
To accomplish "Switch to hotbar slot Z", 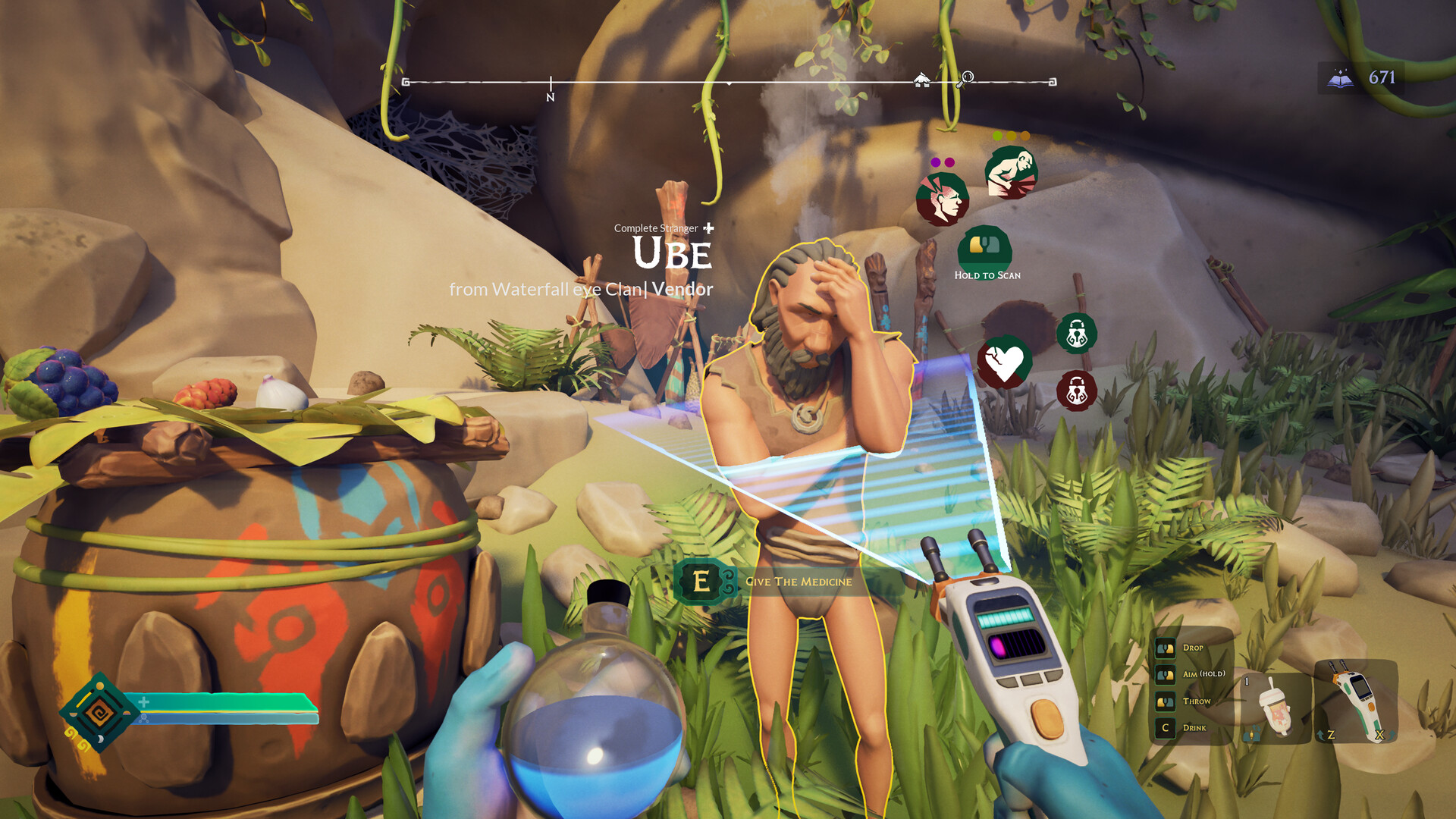I will click(1331, 733).
